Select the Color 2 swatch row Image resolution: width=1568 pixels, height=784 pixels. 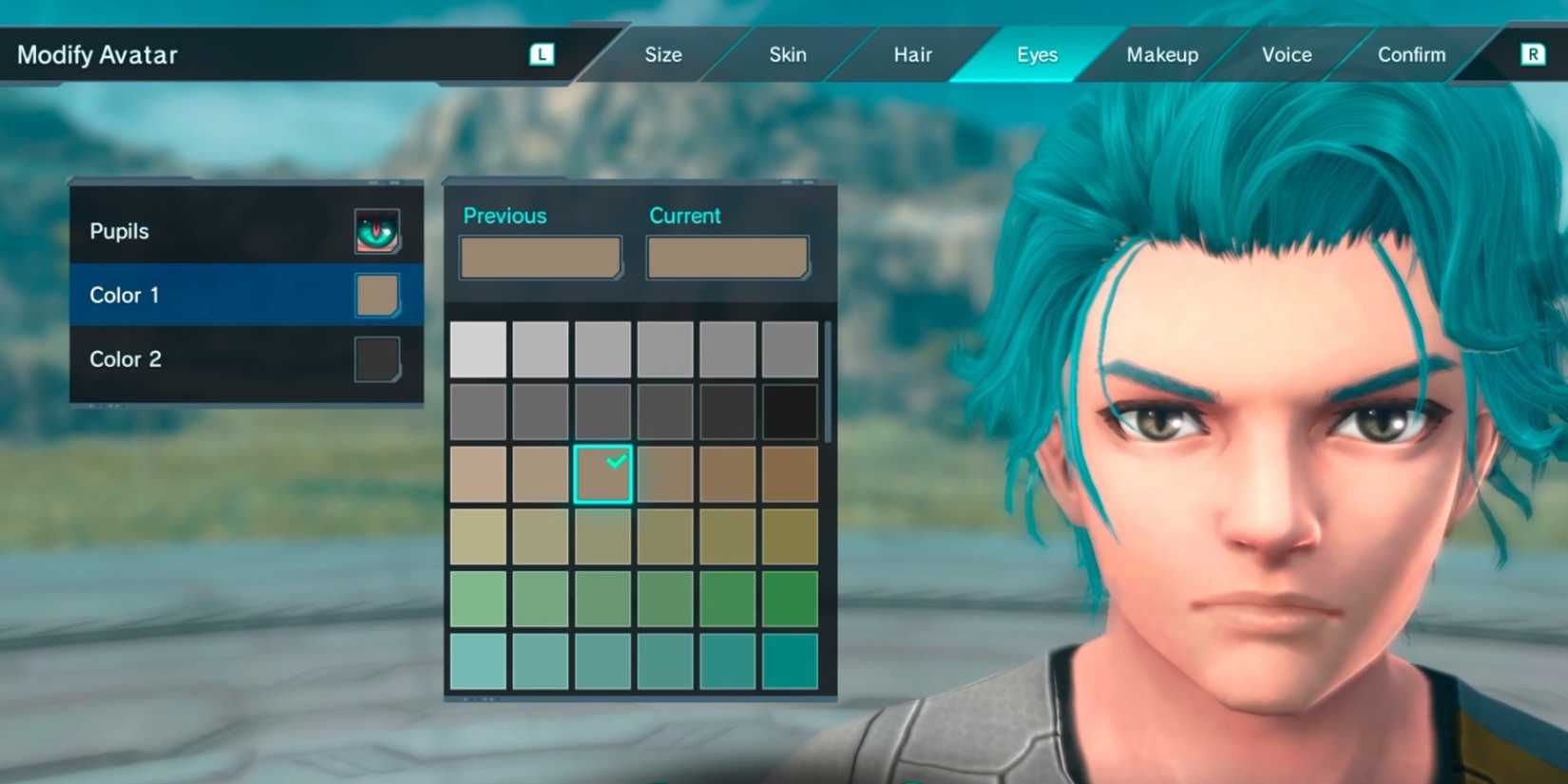(x=190, y=359)
